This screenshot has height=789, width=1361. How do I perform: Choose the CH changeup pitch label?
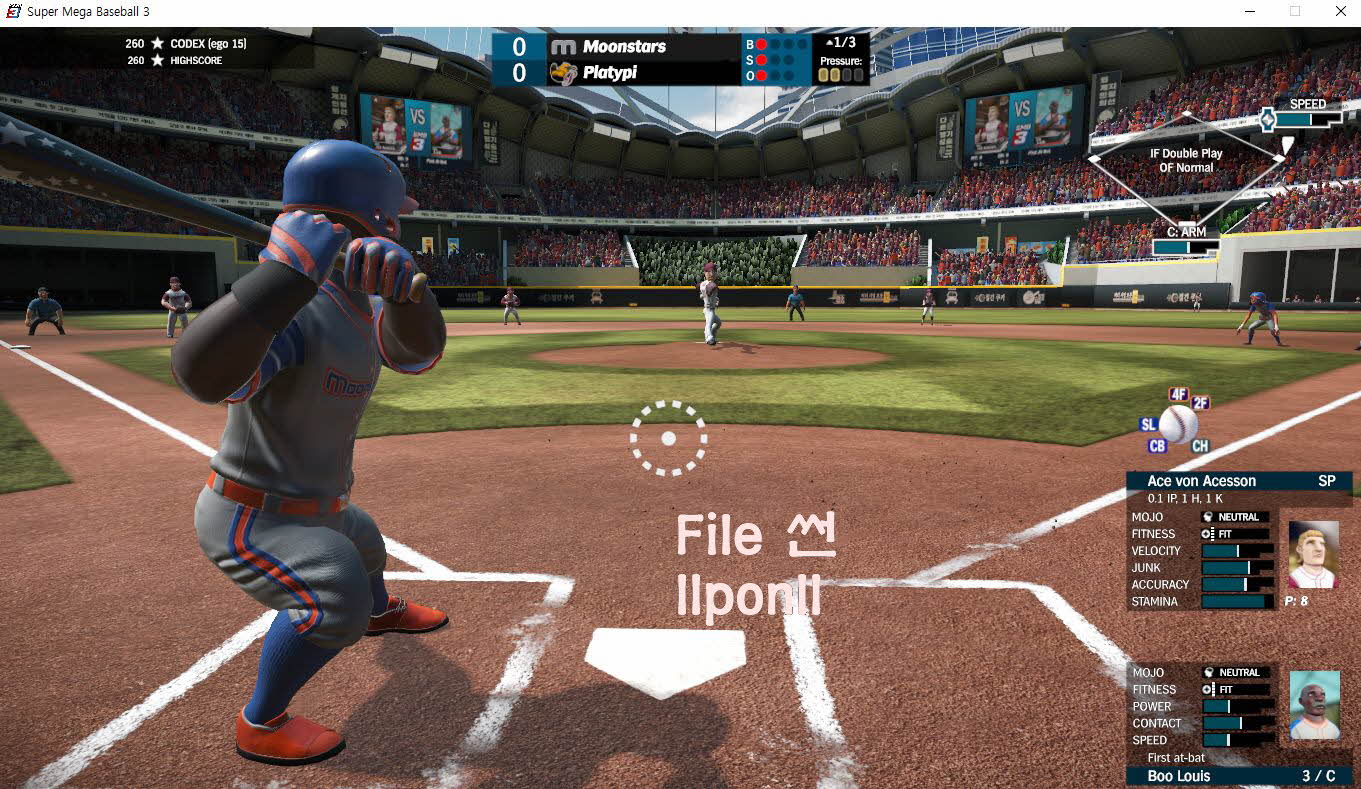[x=1200, y=446]
